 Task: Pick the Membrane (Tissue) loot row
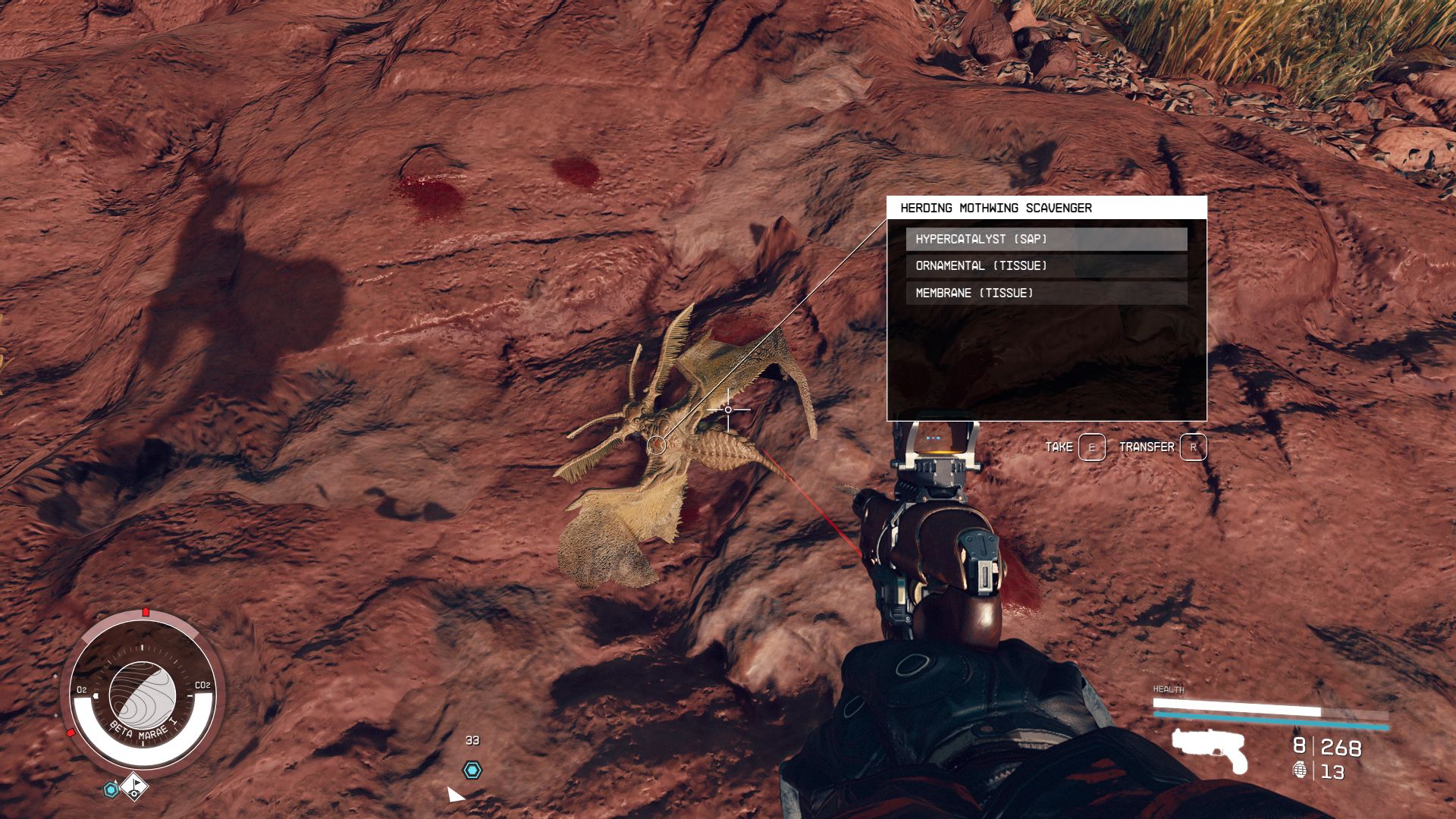pyautogui.click(x=1046, y=293)
